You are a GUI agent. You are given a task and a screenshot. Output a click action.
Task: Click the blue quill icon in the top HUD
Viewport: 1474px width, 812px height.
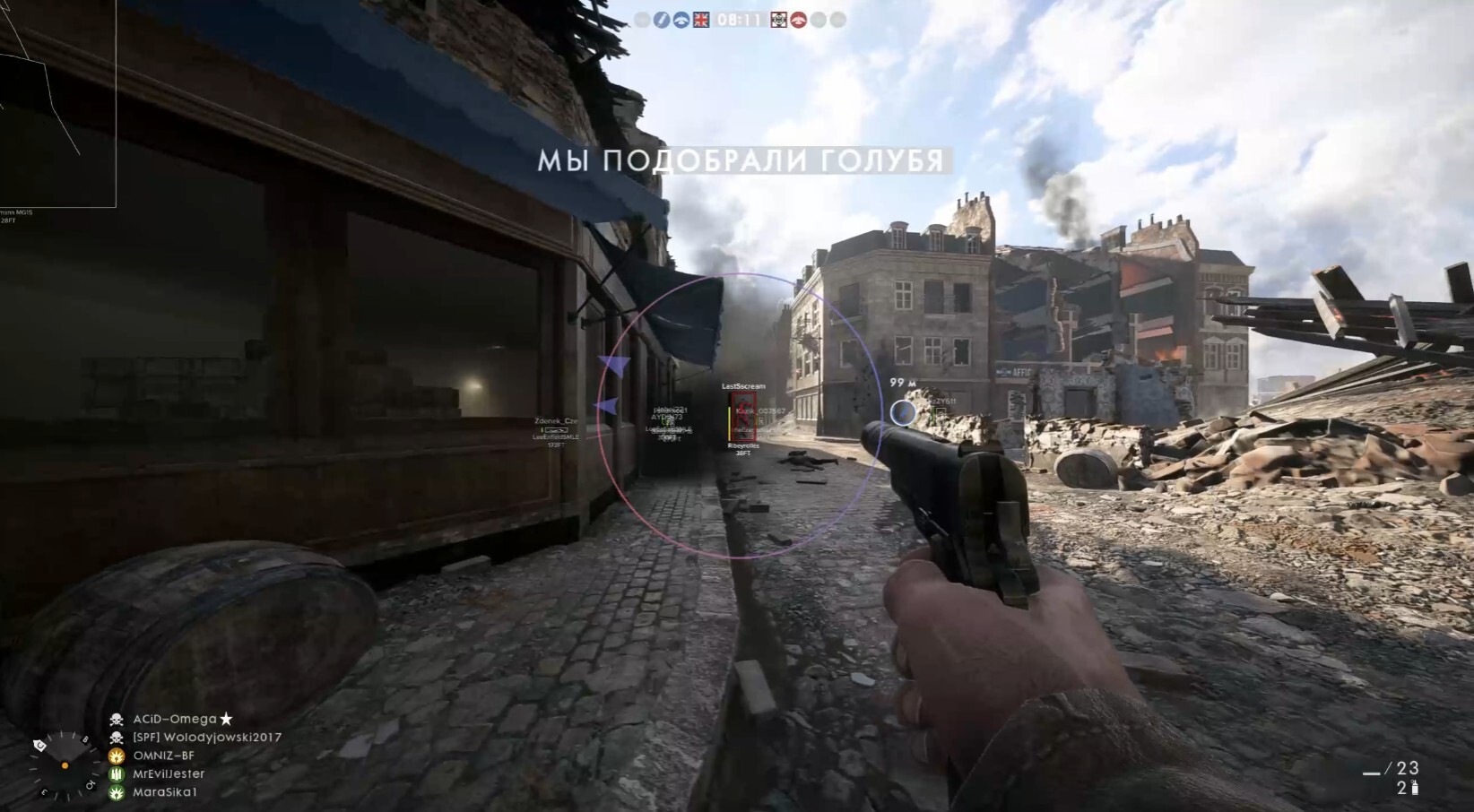(662, 20)
